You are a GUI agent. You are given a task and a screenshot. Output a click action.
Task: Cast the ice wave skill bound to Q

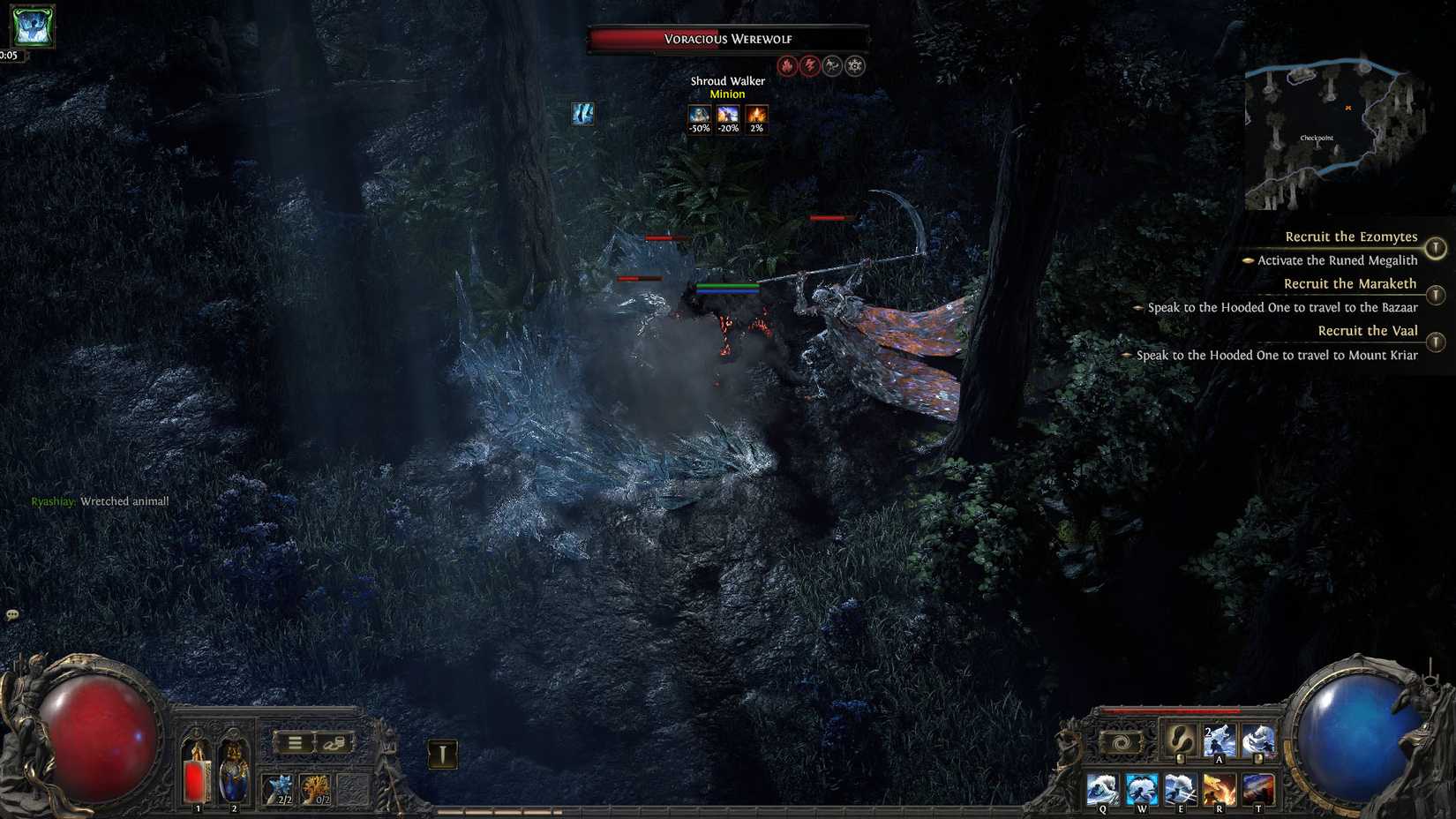pyautogui.click(x=1101, y=787)
